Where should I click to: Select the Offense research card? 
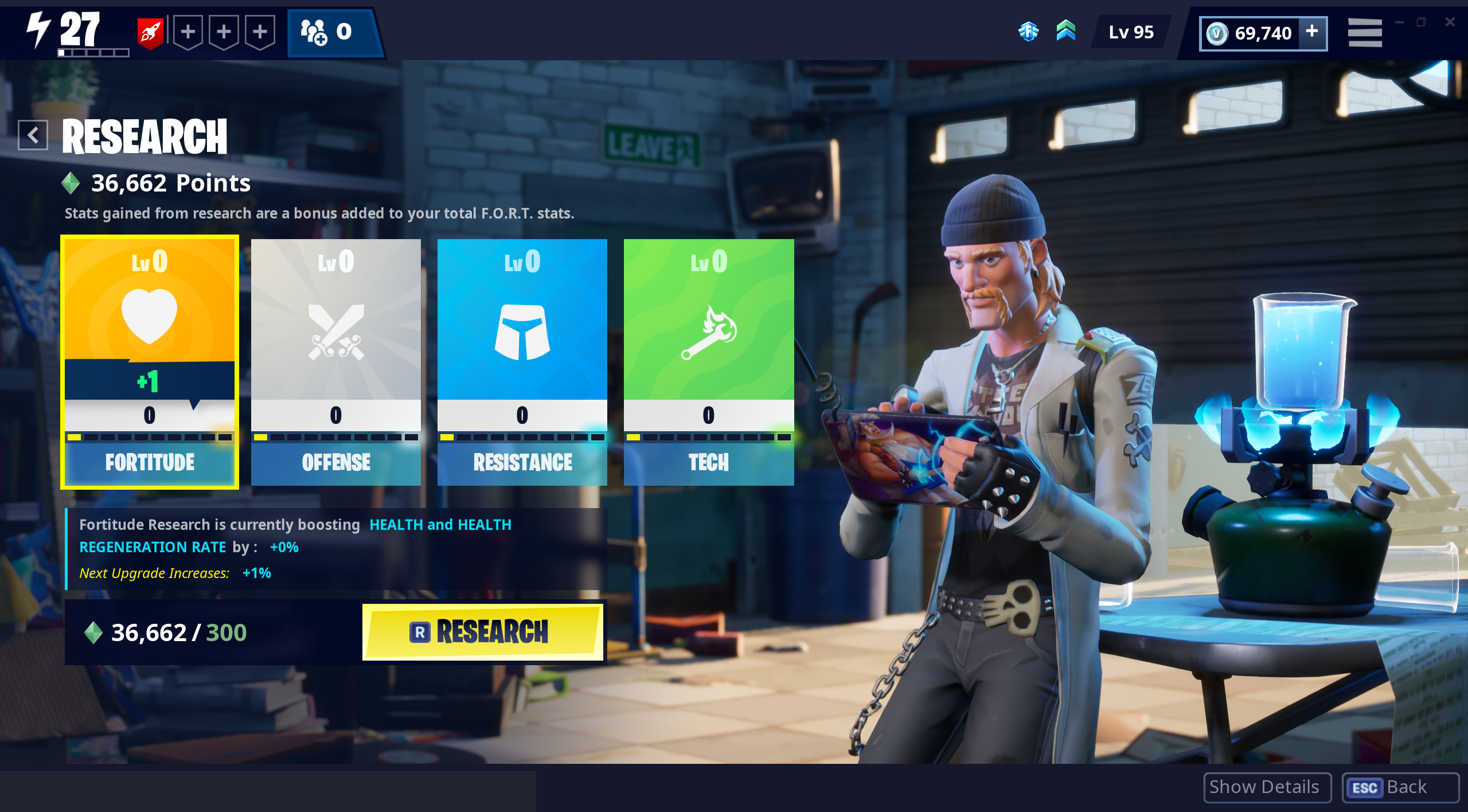(336, 361)
